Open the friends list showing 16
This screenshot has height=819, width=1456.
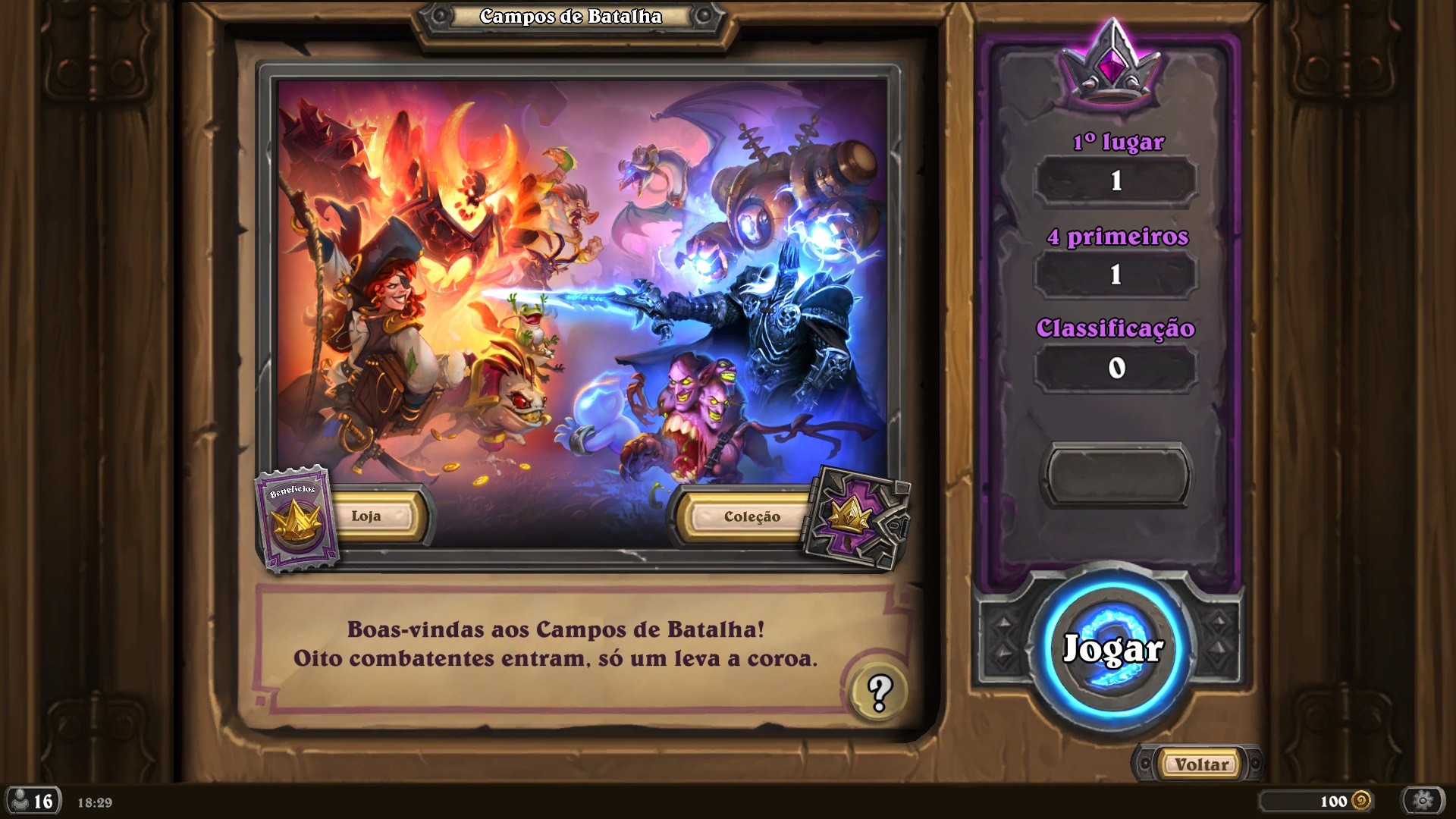(33, 802)
